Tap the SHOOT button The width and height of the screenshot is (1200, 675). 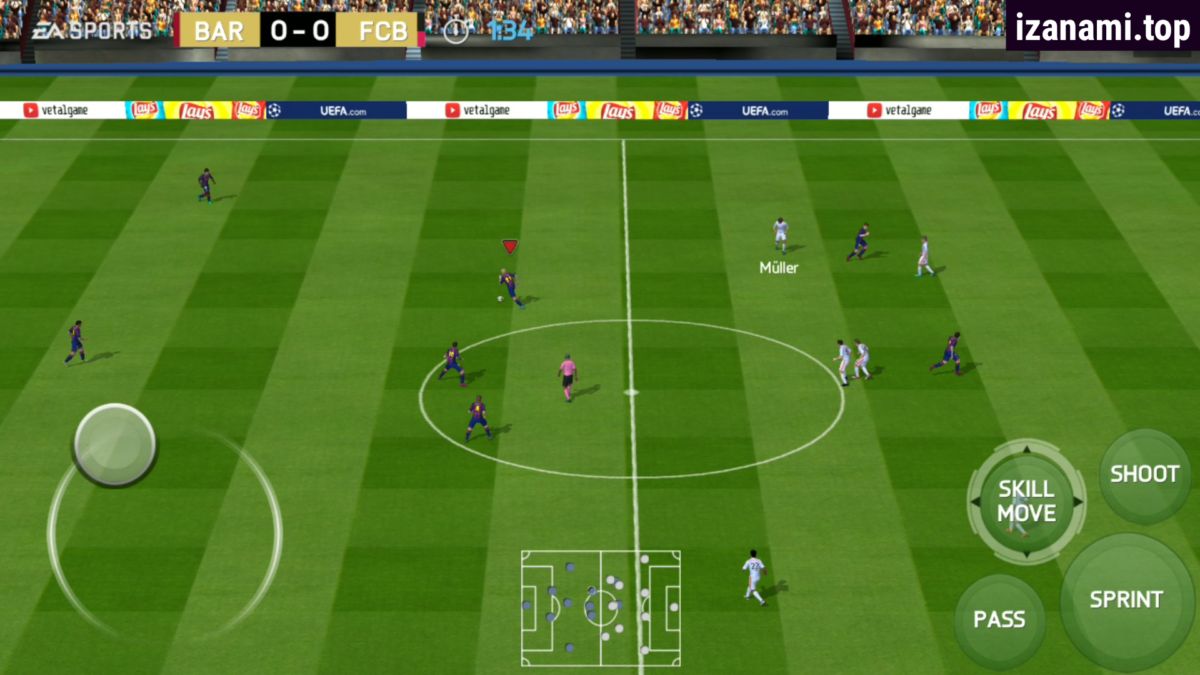pos(1145,475)
